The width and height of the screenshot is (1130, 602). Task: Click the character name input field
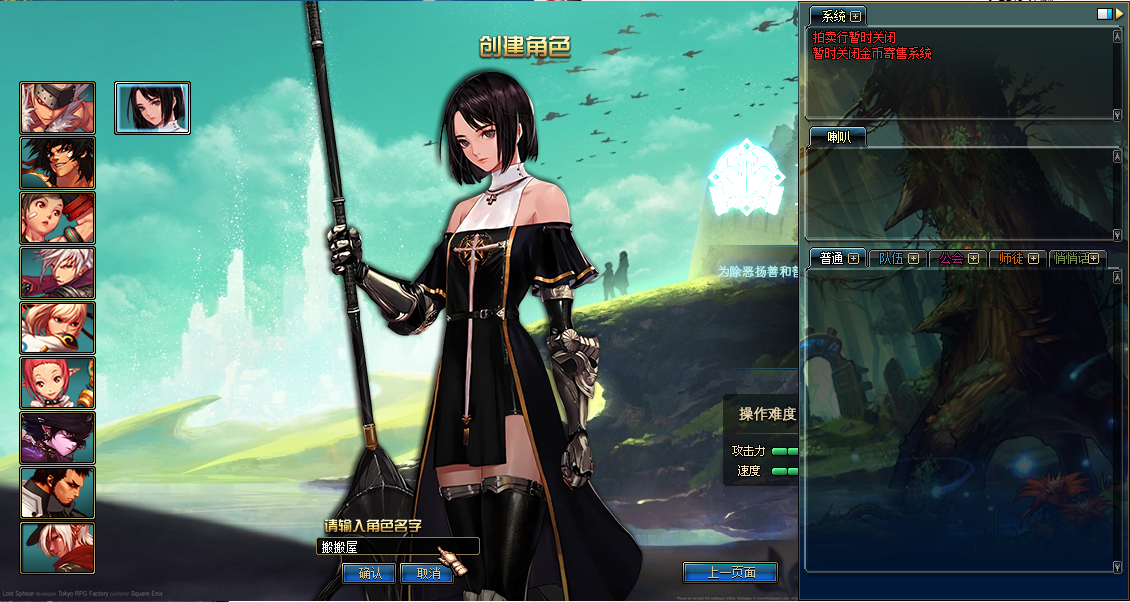click(398, 547)
